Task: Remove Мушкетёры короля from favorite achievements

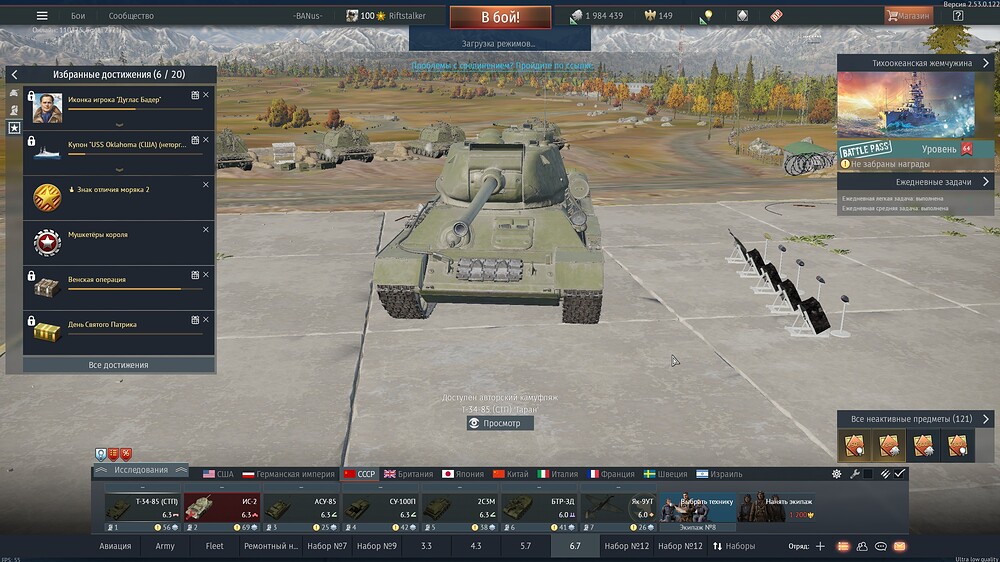Action: click(206, 229)
